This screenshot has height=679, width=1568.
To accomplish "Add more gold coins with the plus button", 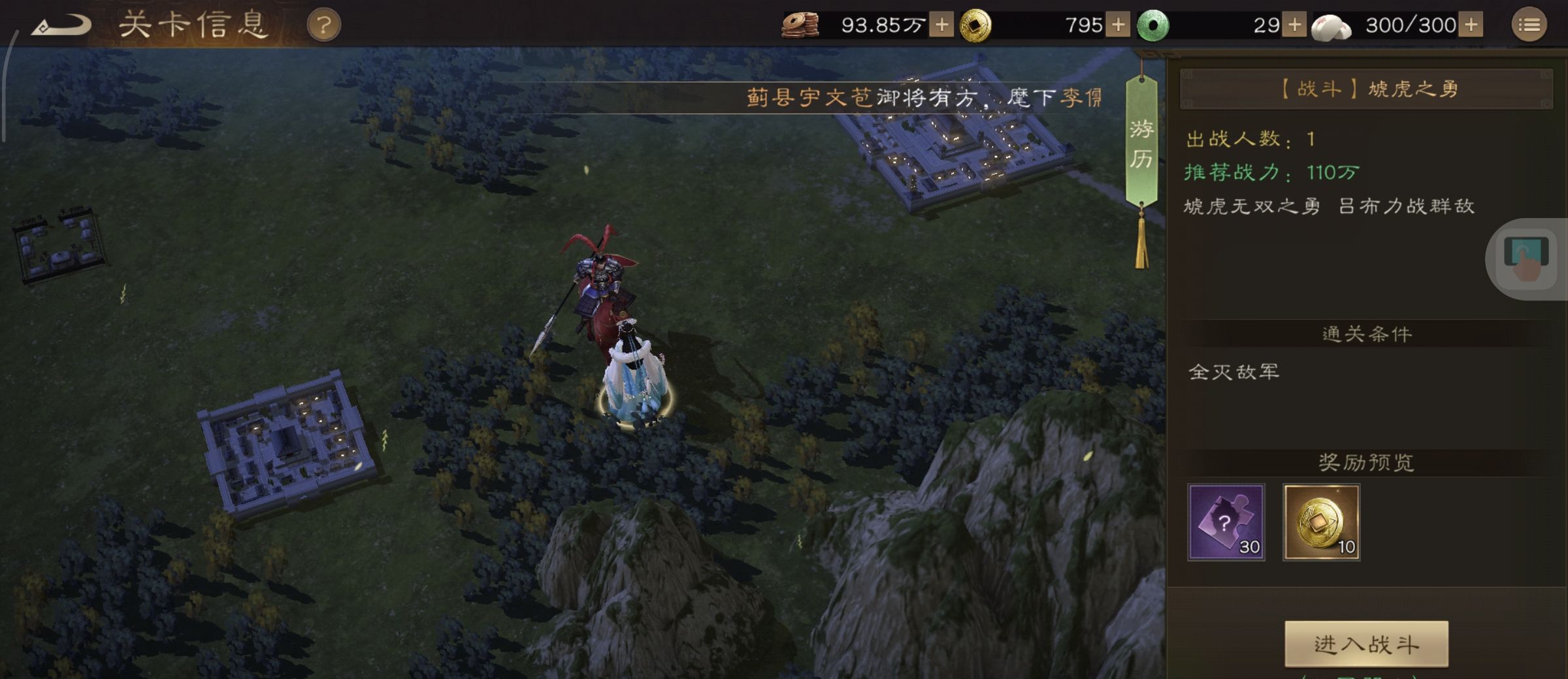I will pos(1118,25).
